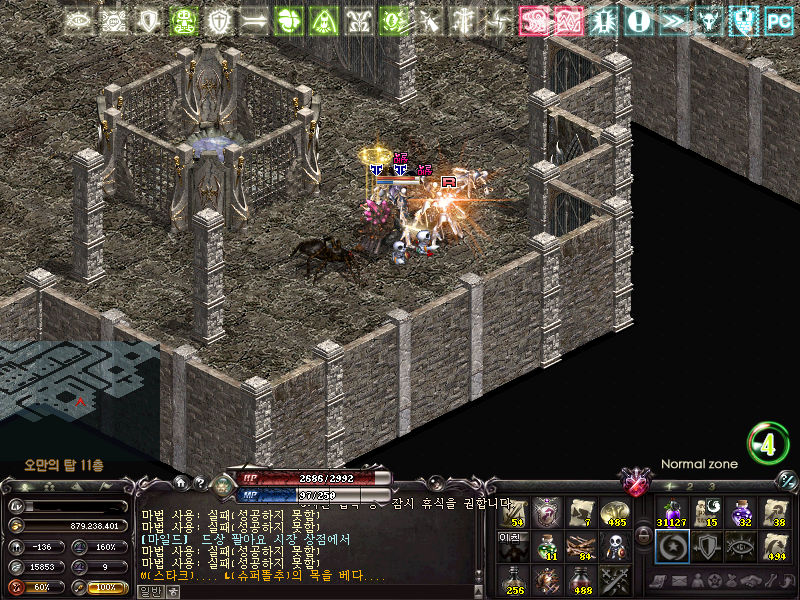Screen dimensions: 800x600
Task: Activate the eye skill icon
Action: 741,546
